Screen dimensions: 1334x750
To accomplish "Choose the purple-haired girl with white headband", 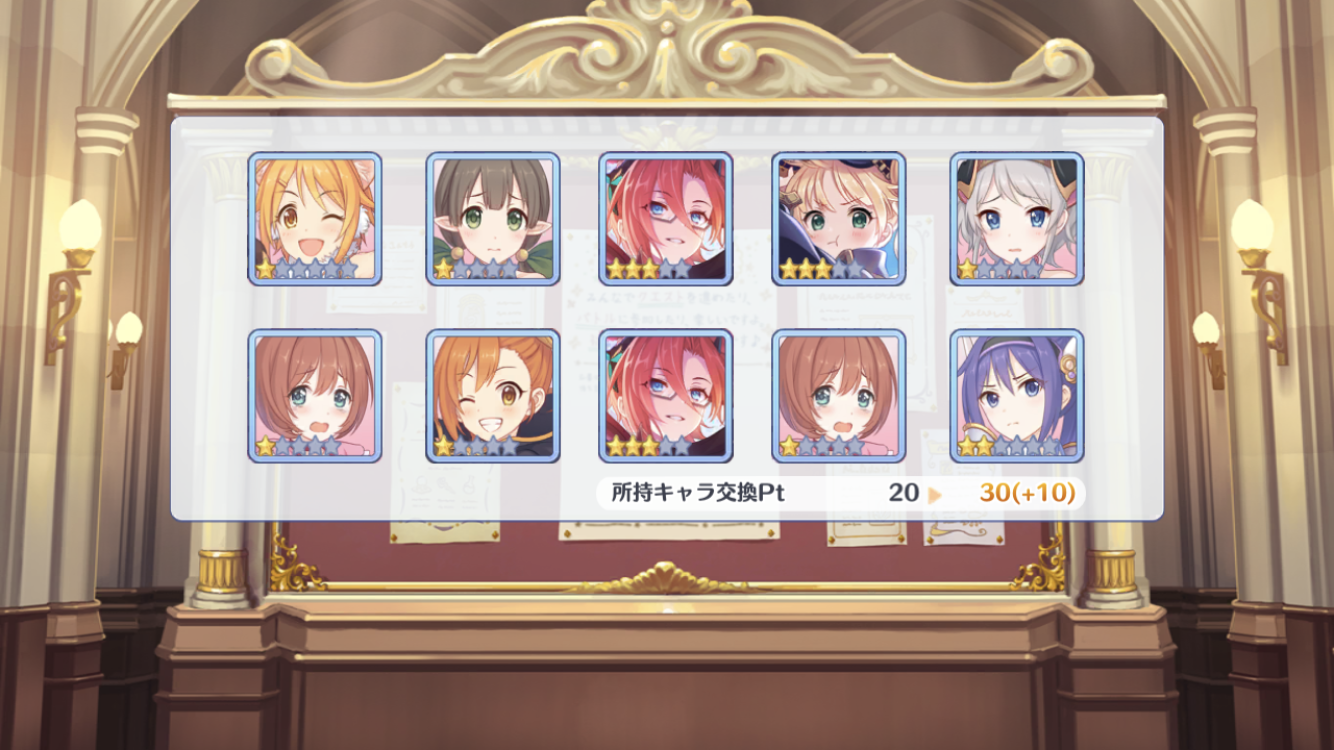I will click(1016, 396).
